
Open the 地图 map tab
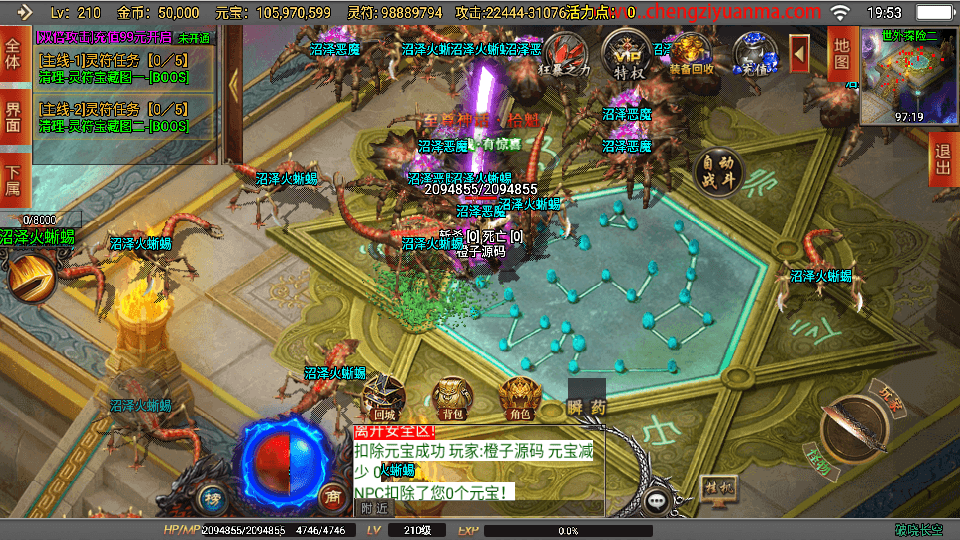tap(841, 54)
